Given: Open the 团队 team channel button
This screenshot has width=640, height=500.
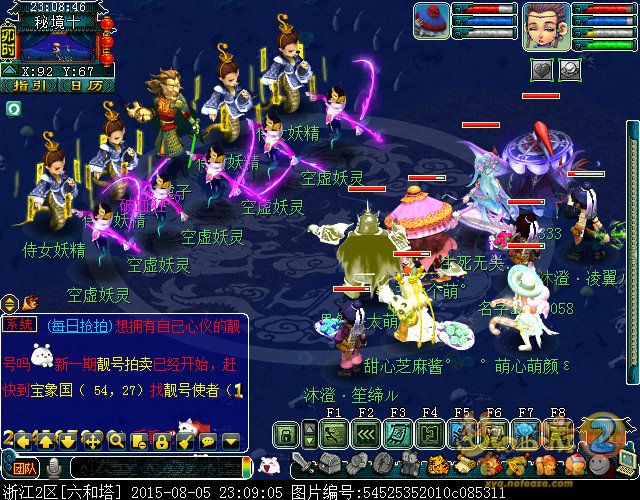Looking at the screenshot, I should pos(22,467).
